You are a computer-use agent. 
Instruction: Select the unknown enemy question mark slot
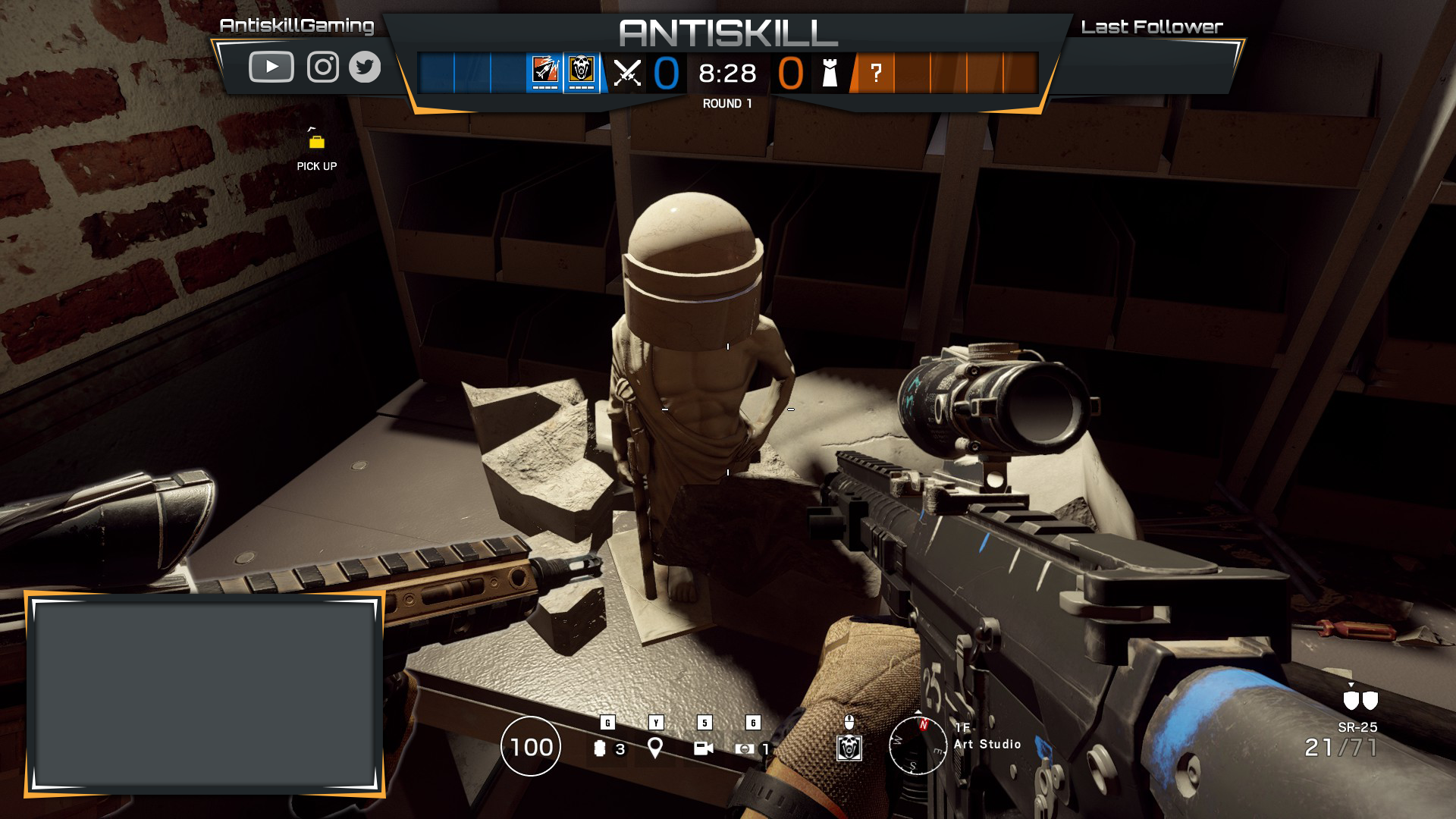pos(876,74)
